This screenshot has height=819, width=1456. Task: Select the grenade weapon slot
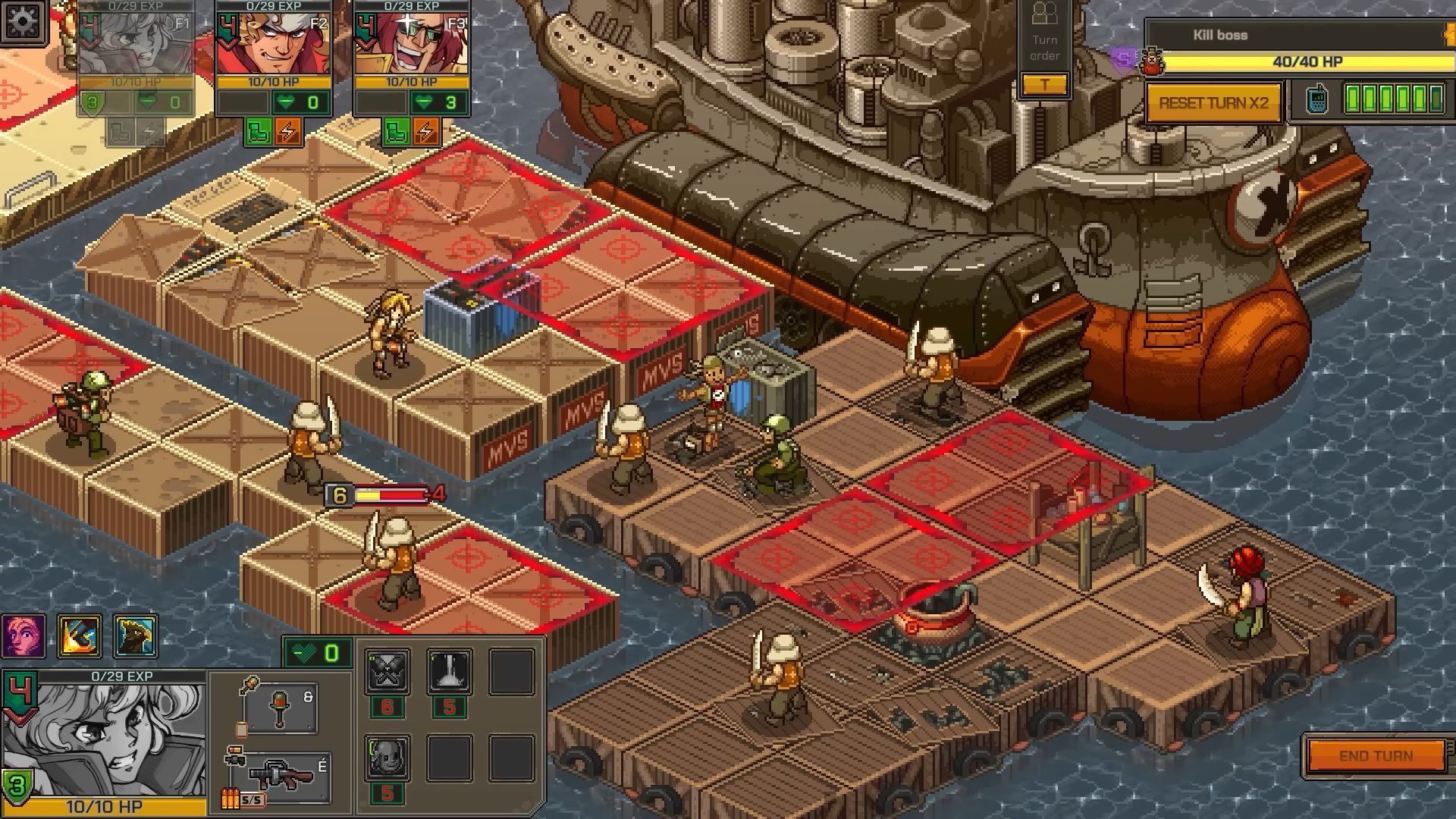[279, 707]
